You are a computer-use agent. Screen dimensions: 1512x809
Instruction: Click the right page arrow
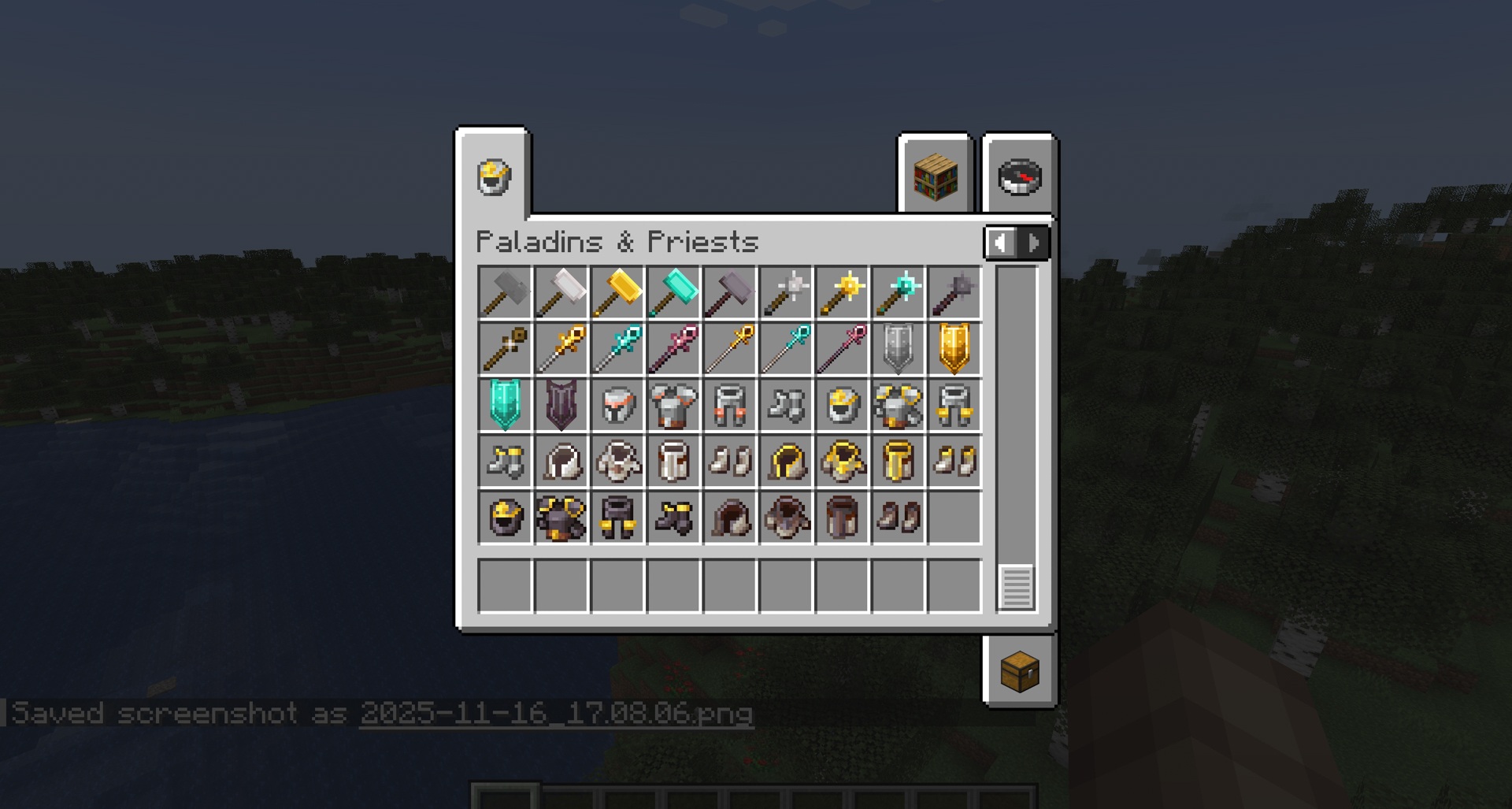click(x=1033, y=243)
